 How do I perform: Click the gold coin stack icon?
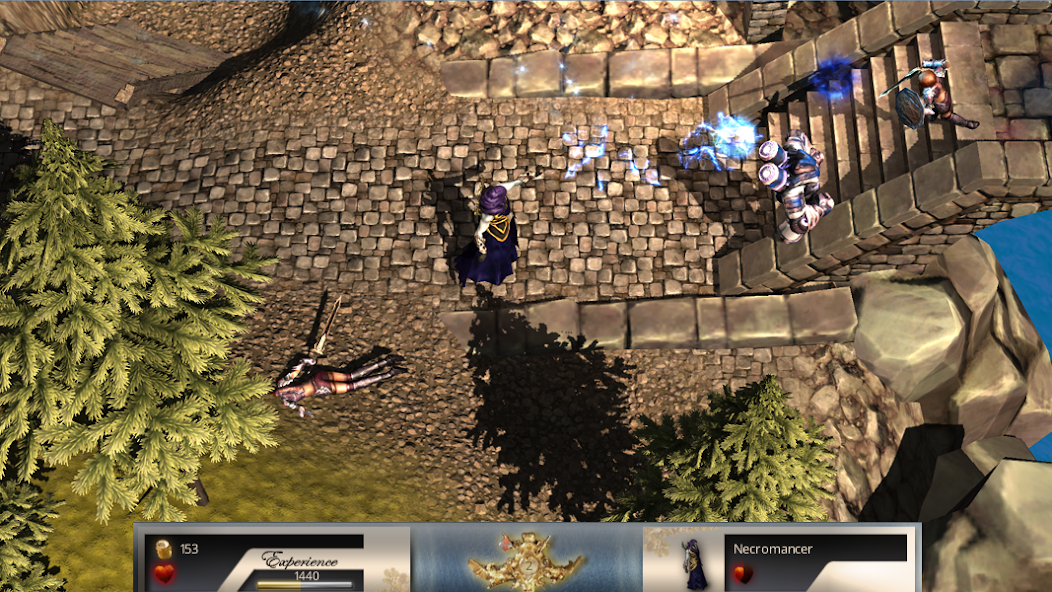[x=165, y=549]
